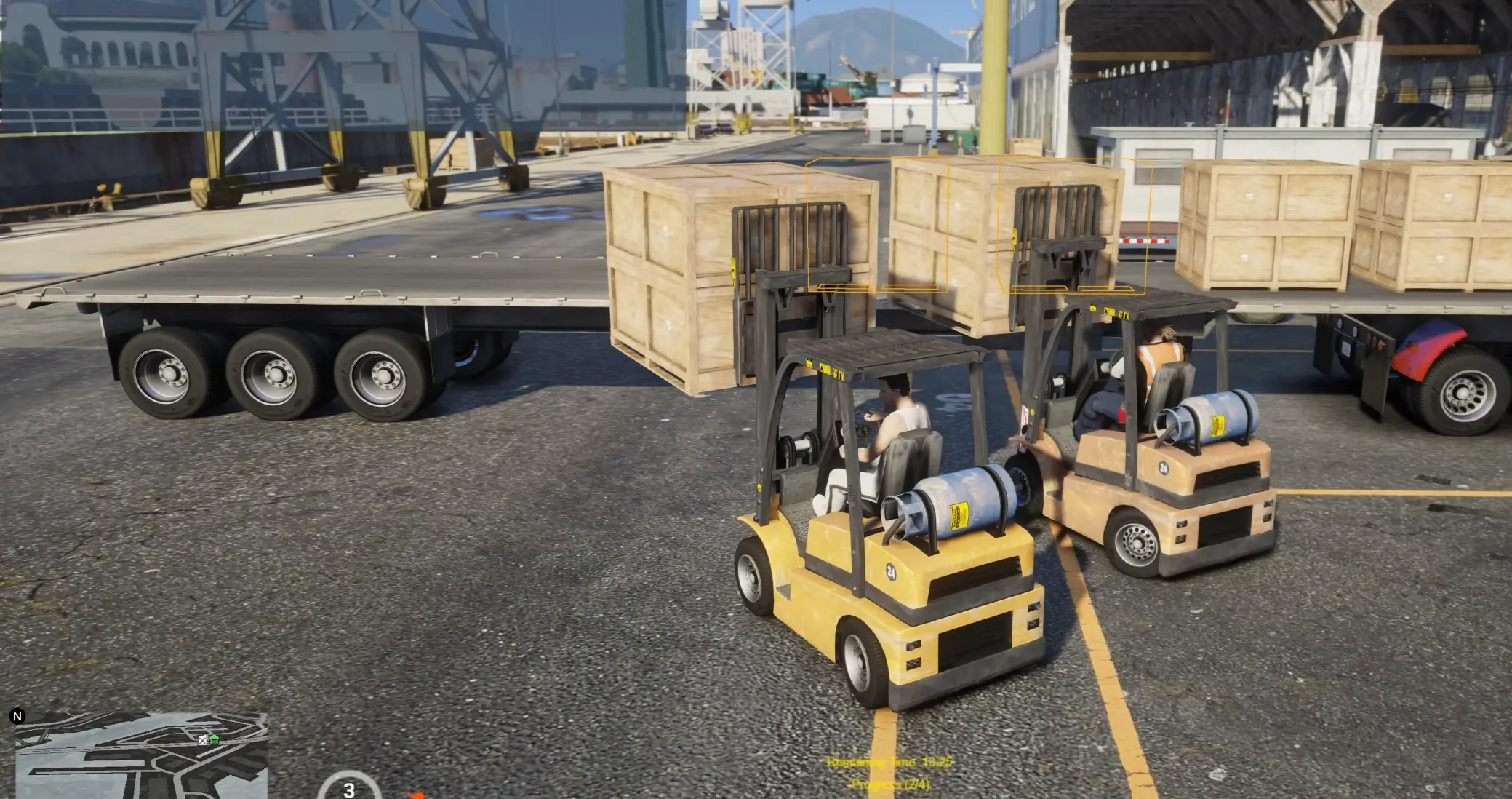Screen dimensions: 1512x799
Task: Click the Remaining Time 13:25 text
Action: pyautogui.click(x=888, y=762)
